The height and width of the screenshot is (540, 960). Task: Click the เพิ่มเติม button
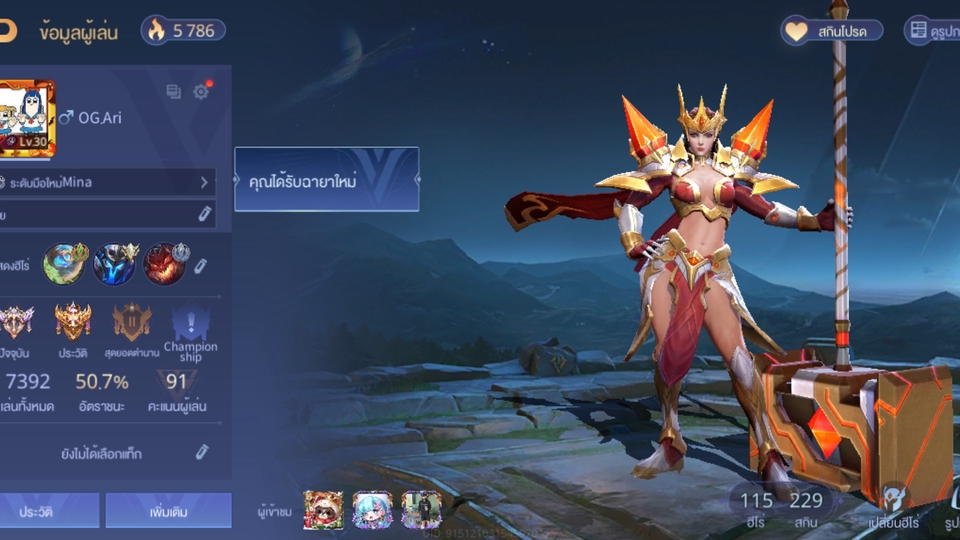[168, 511]
